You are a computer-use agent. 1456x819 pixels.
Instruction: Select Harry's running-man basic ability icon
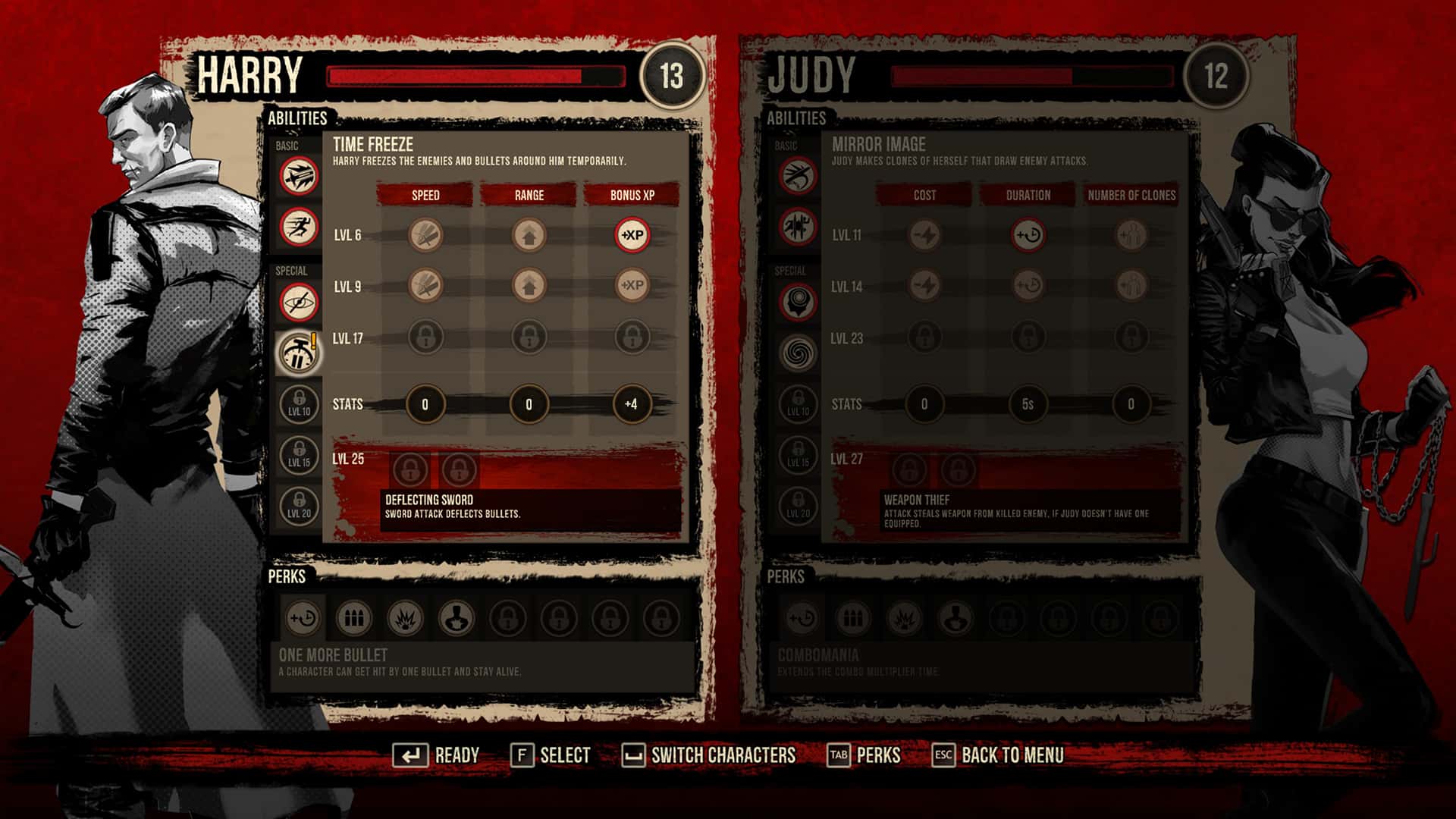299,226
